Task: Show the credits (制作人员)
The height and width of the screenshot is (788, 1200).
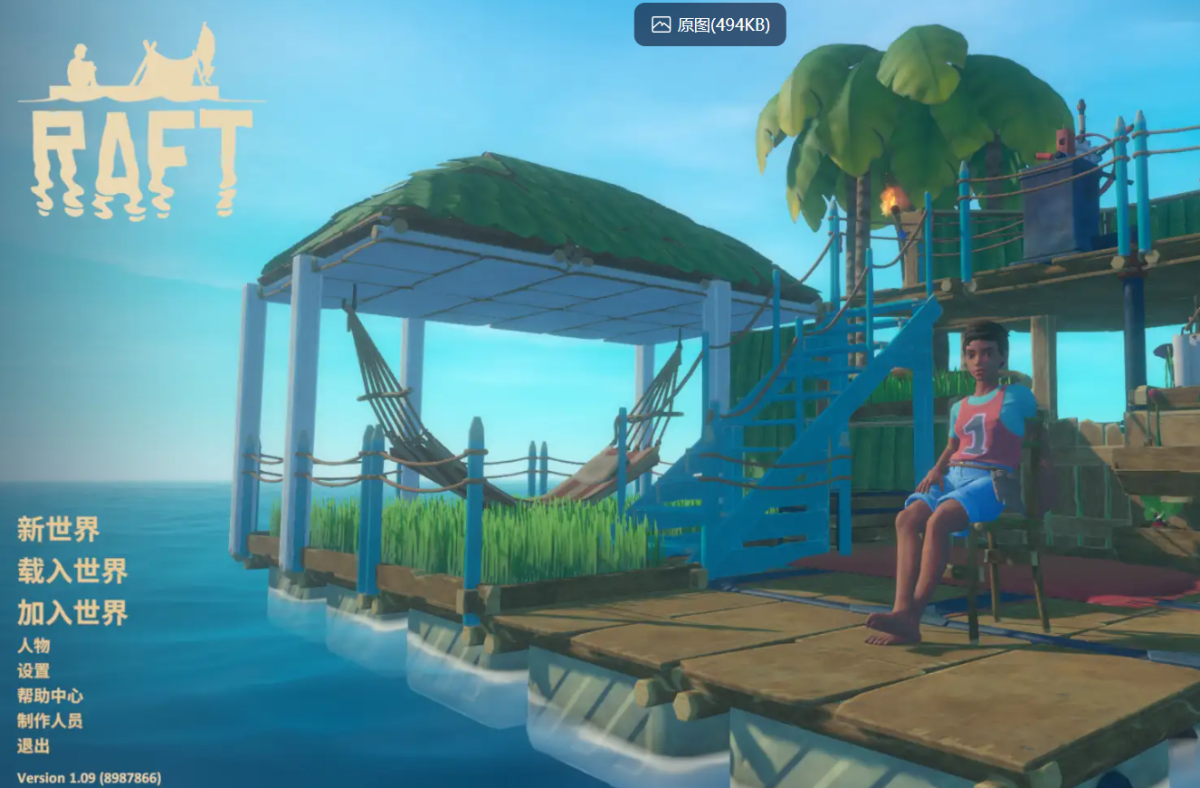Action: [50, 721]
